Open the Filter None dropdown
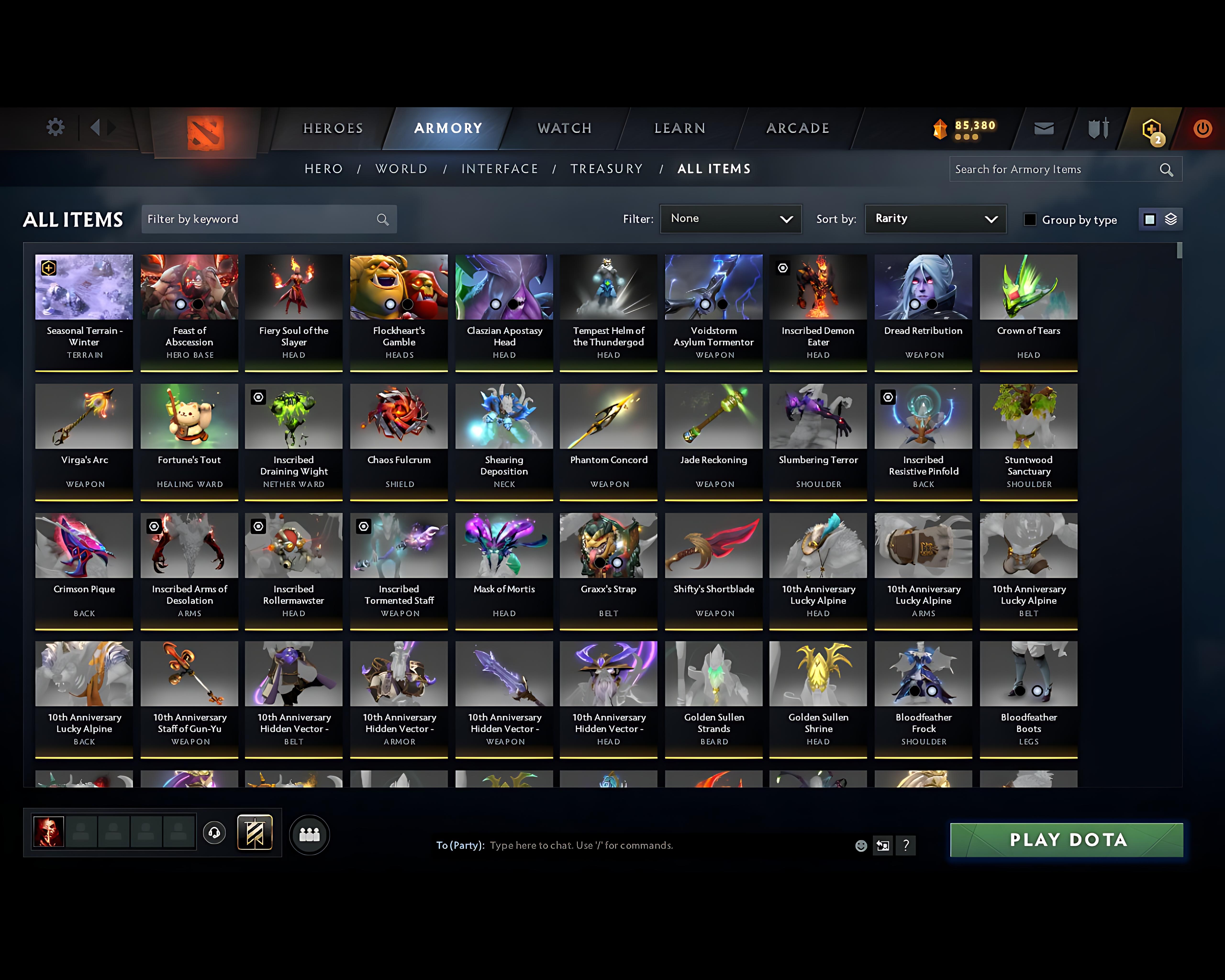 coord(731,219)
